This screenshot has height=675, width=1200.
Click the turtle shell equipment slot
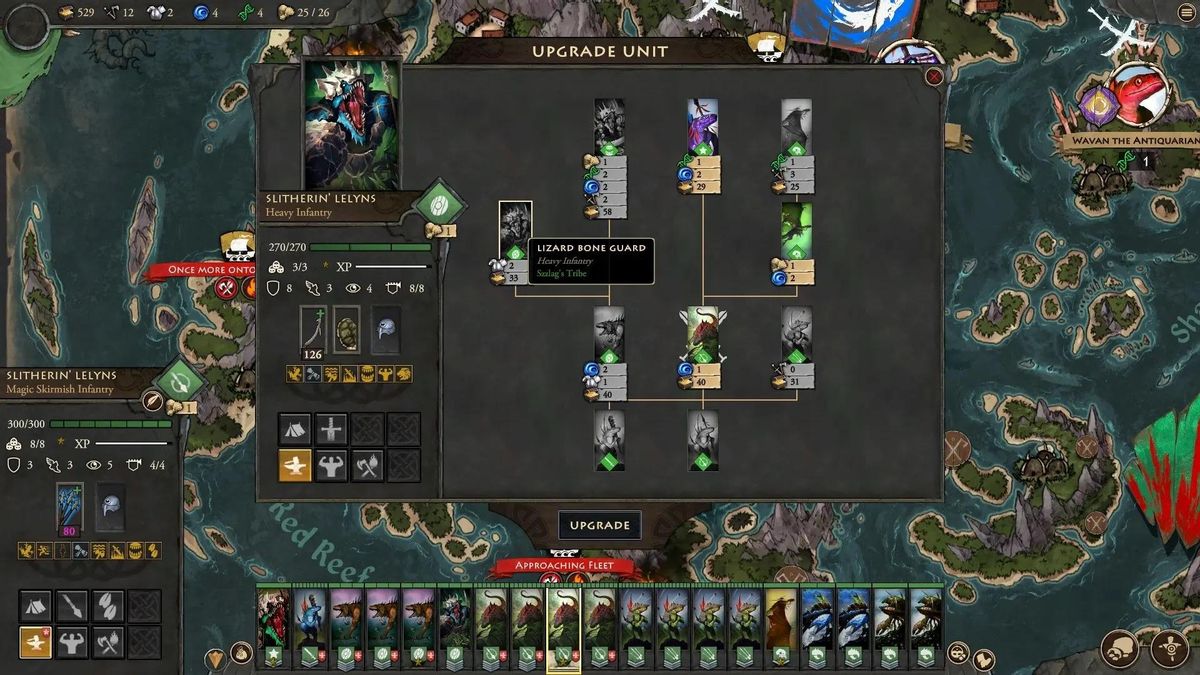click(347, 329)
